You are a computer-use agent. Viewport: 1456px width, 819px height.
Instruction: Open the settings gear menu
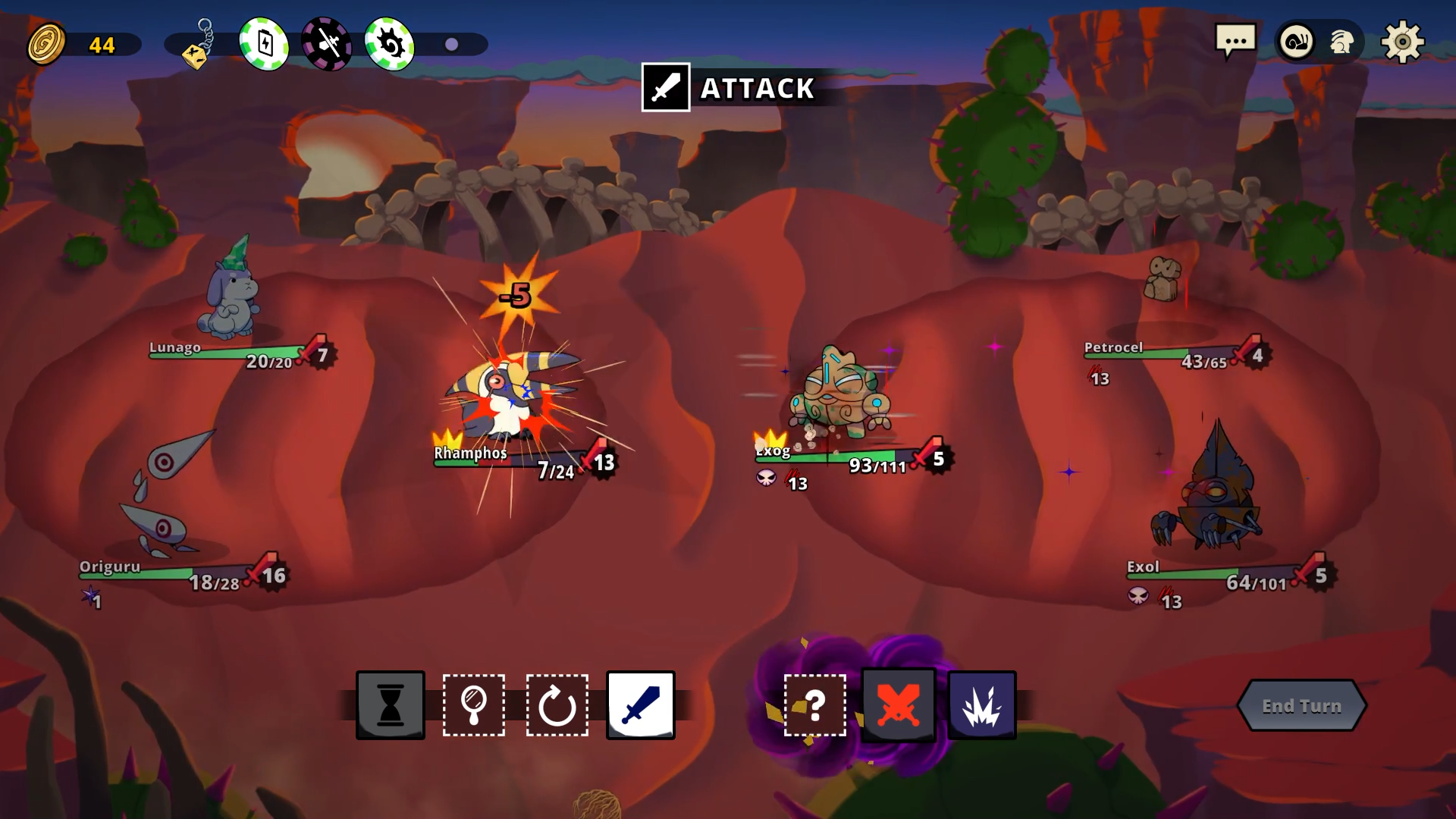coord(1402,42)
